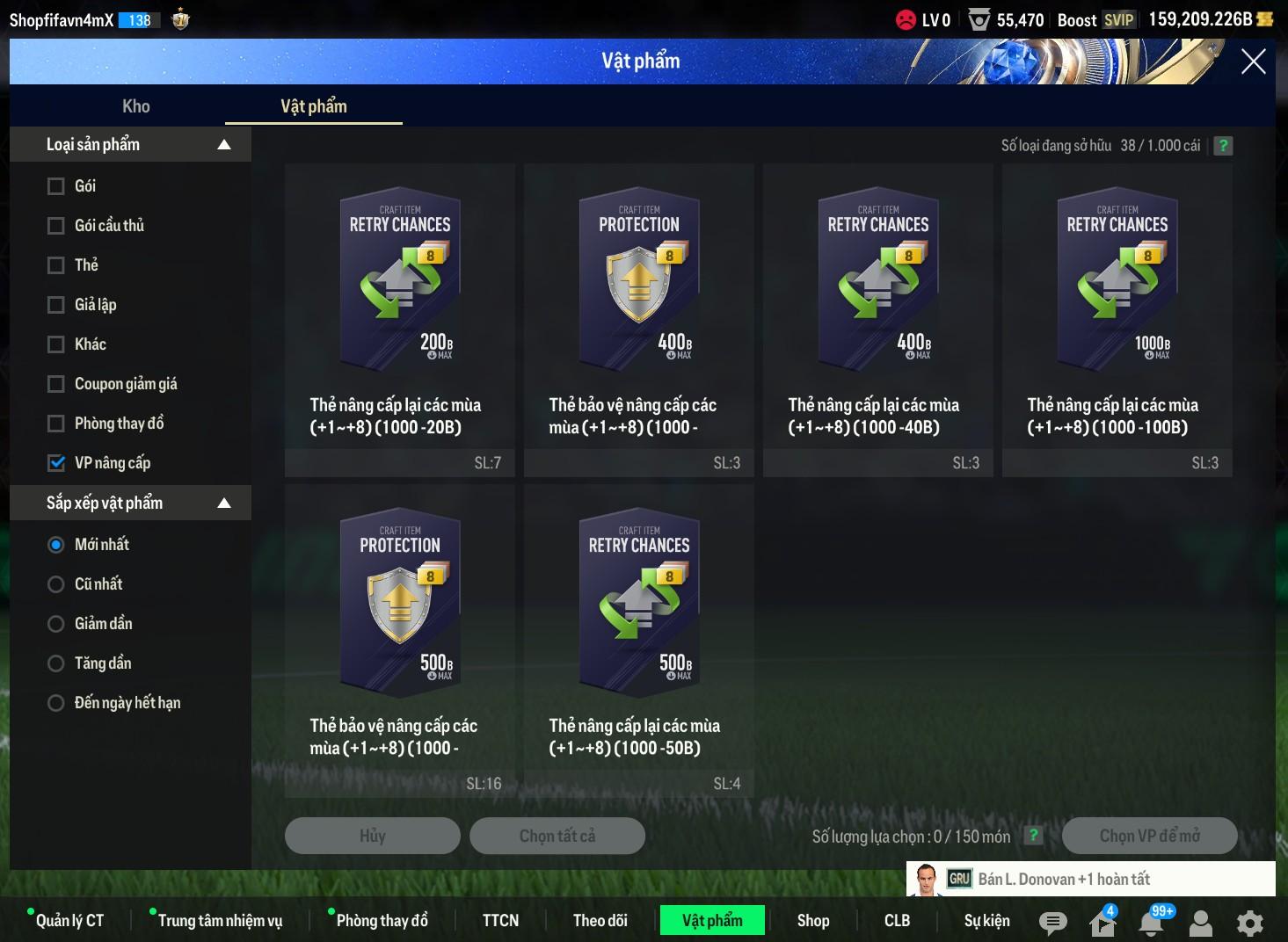Open the gear settings icon
This screenshot has height=942, width=1288.
click(x=1249, y=923)
